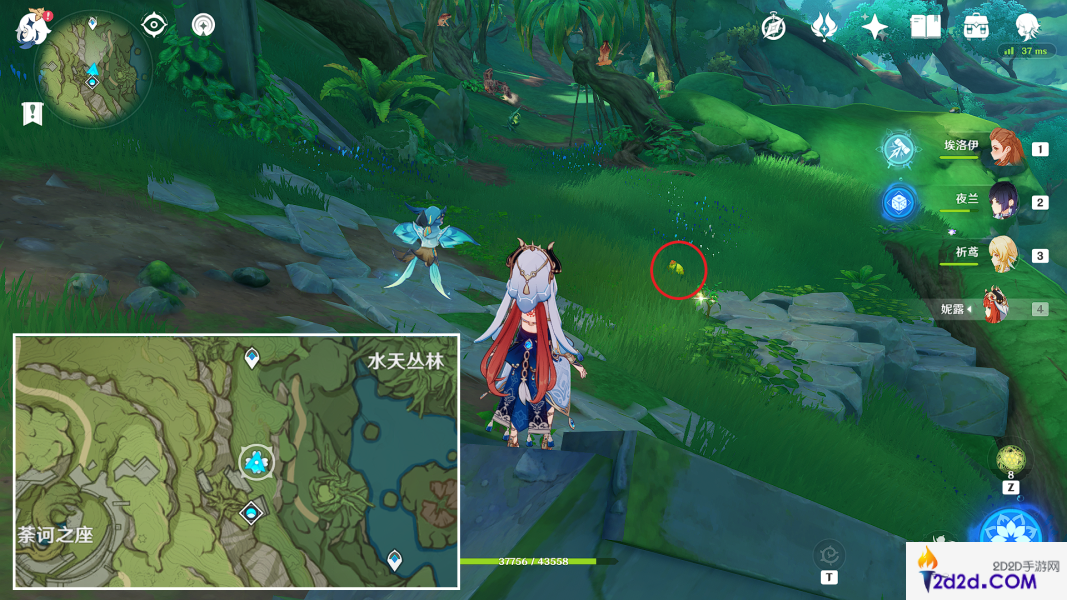Use 夜兰's blue dice burst icon
Image resolution: width=1067 pixels, height=600 pixels.
pyautogui.click(x=899, y=202)
